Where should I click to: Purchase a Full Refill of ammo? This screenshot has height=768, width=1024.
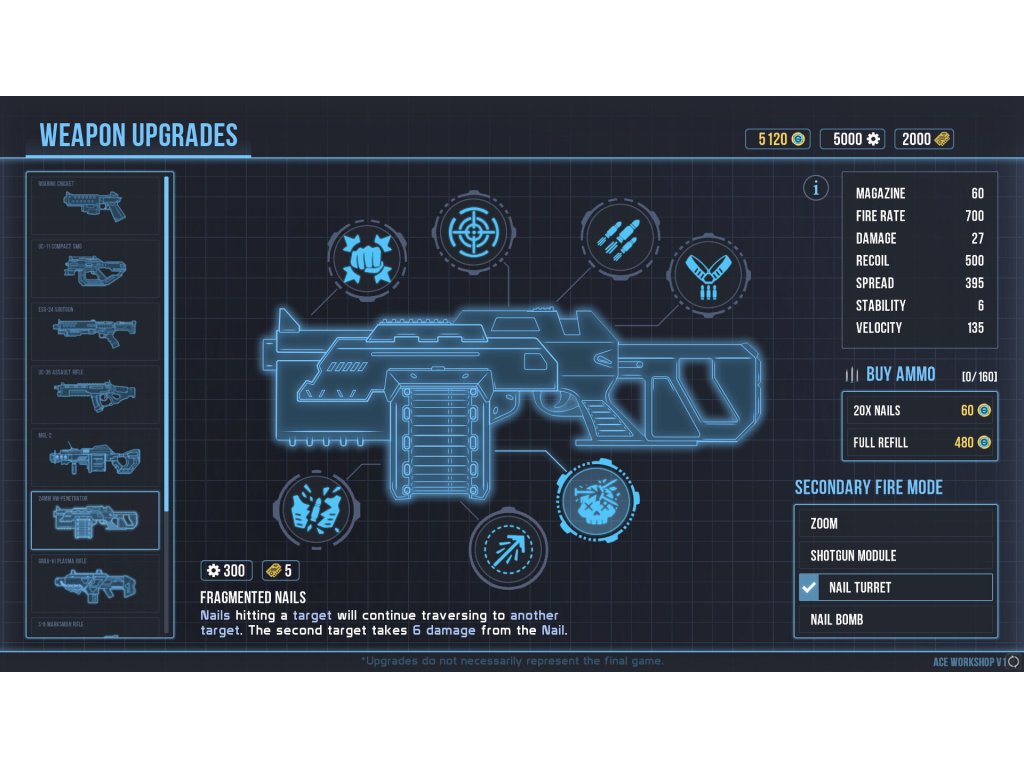coord(919,442)
